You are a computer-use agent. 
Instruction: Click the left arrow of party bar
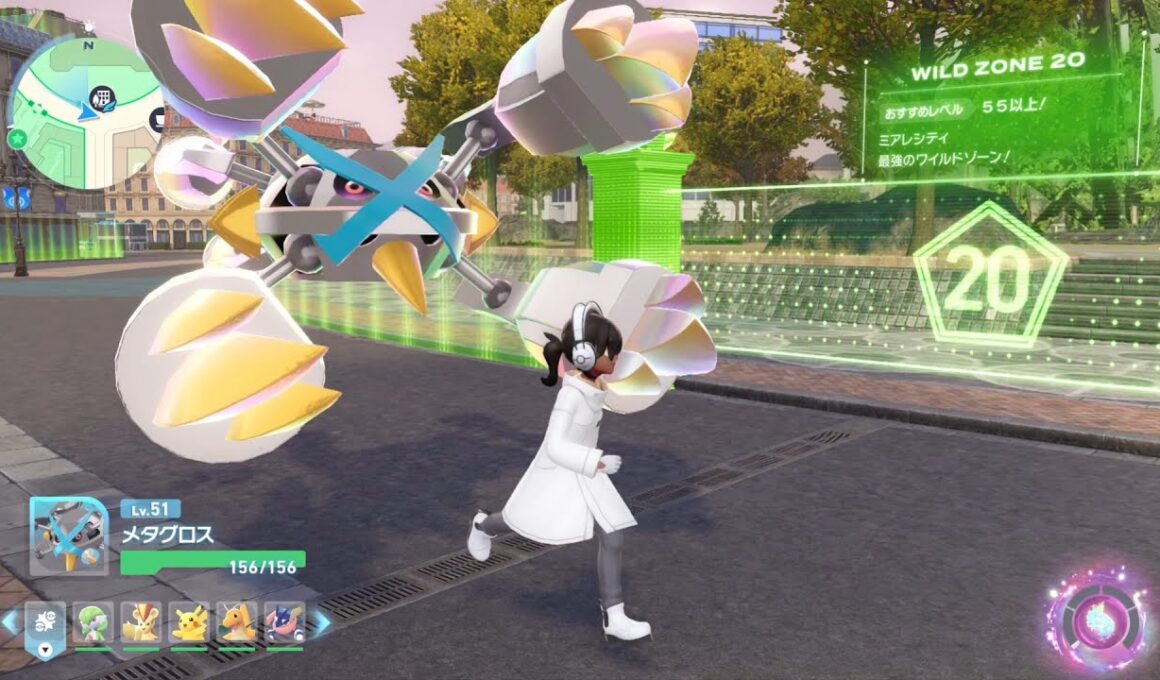coord(10,622)
